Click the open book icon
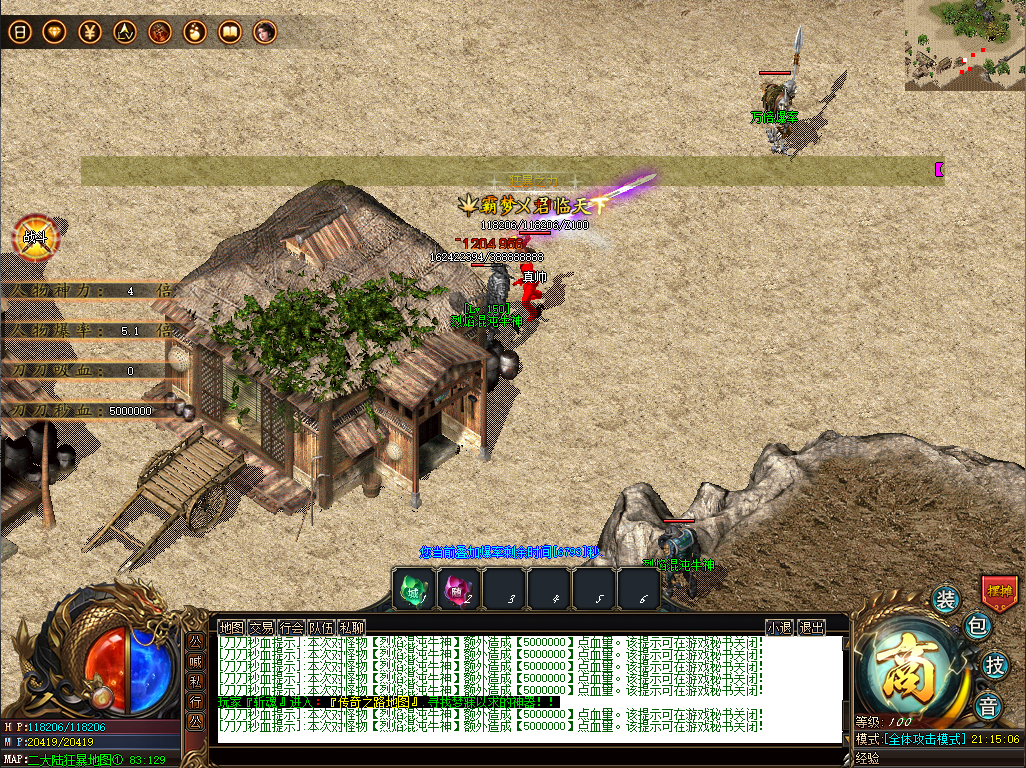The height and width of the screenshot is (768, 1026). 230,32
